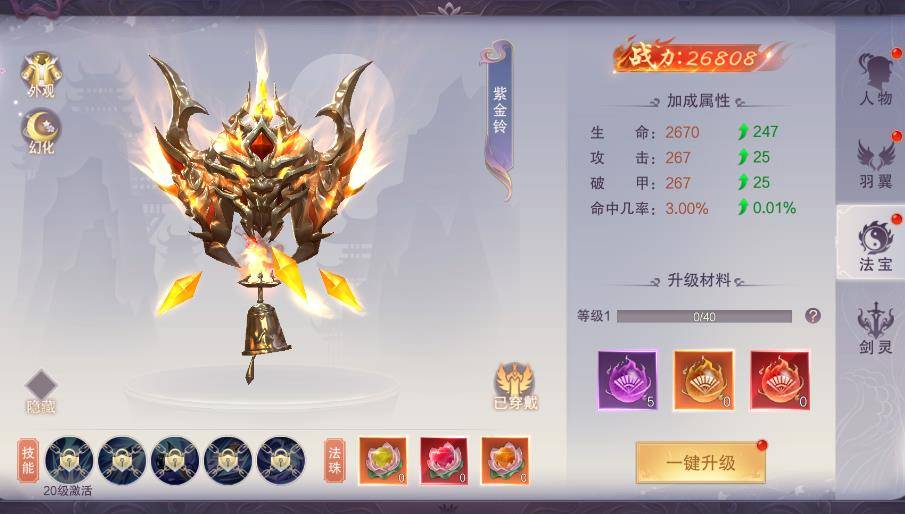Image resolution: width=905 pixels, height=514 pixels.
Task: Select the purple lotus upgrade material
Action: pos(627,380)
